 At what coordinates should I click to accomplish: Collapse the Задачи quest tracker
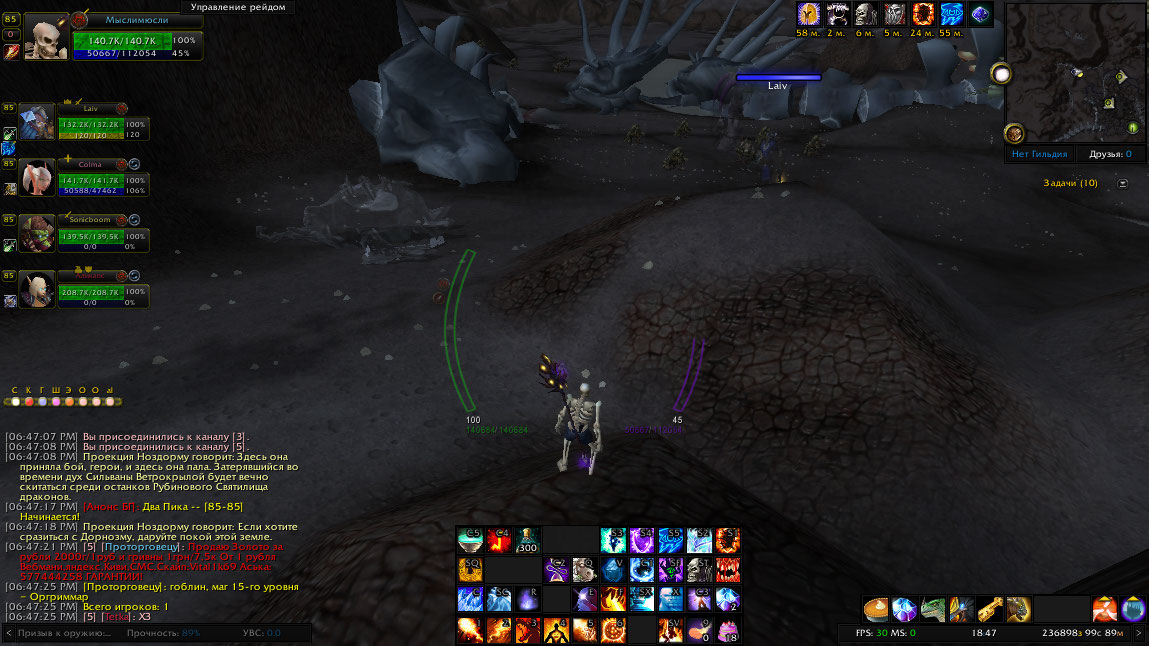1122,183
